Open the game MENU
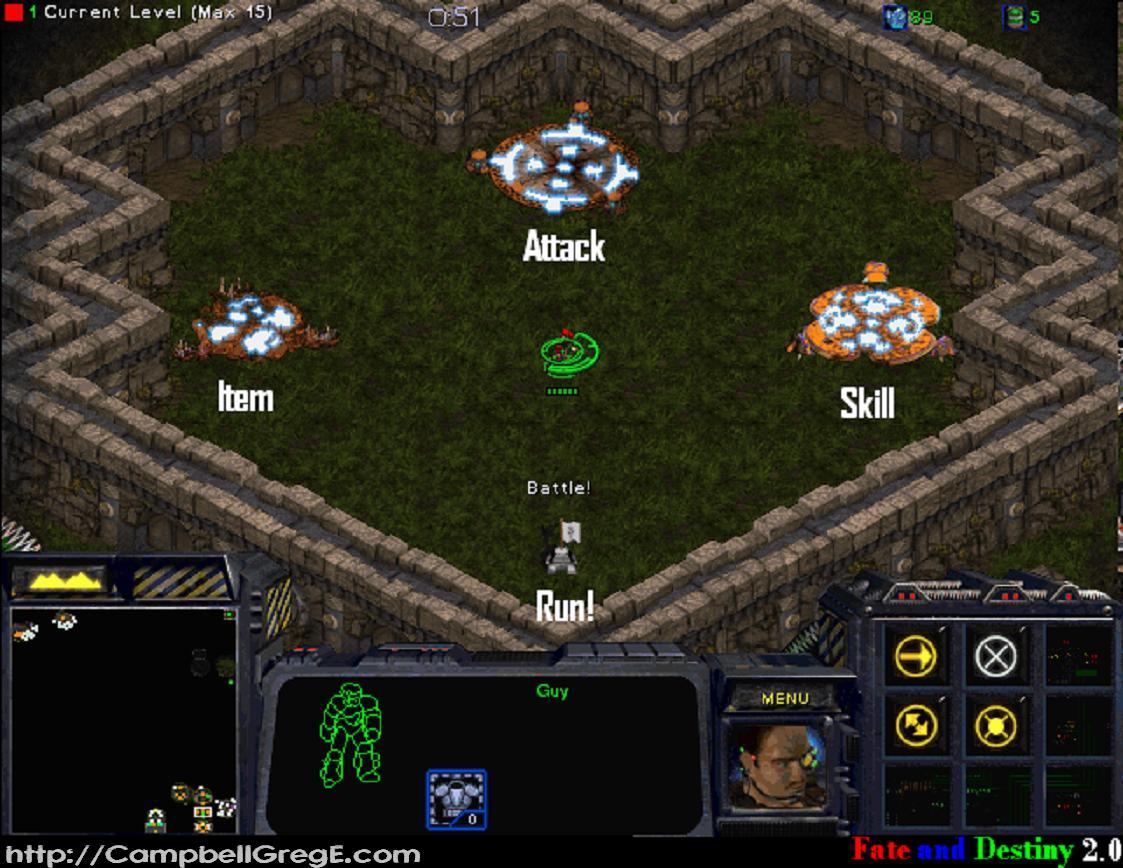 (785, 698)
